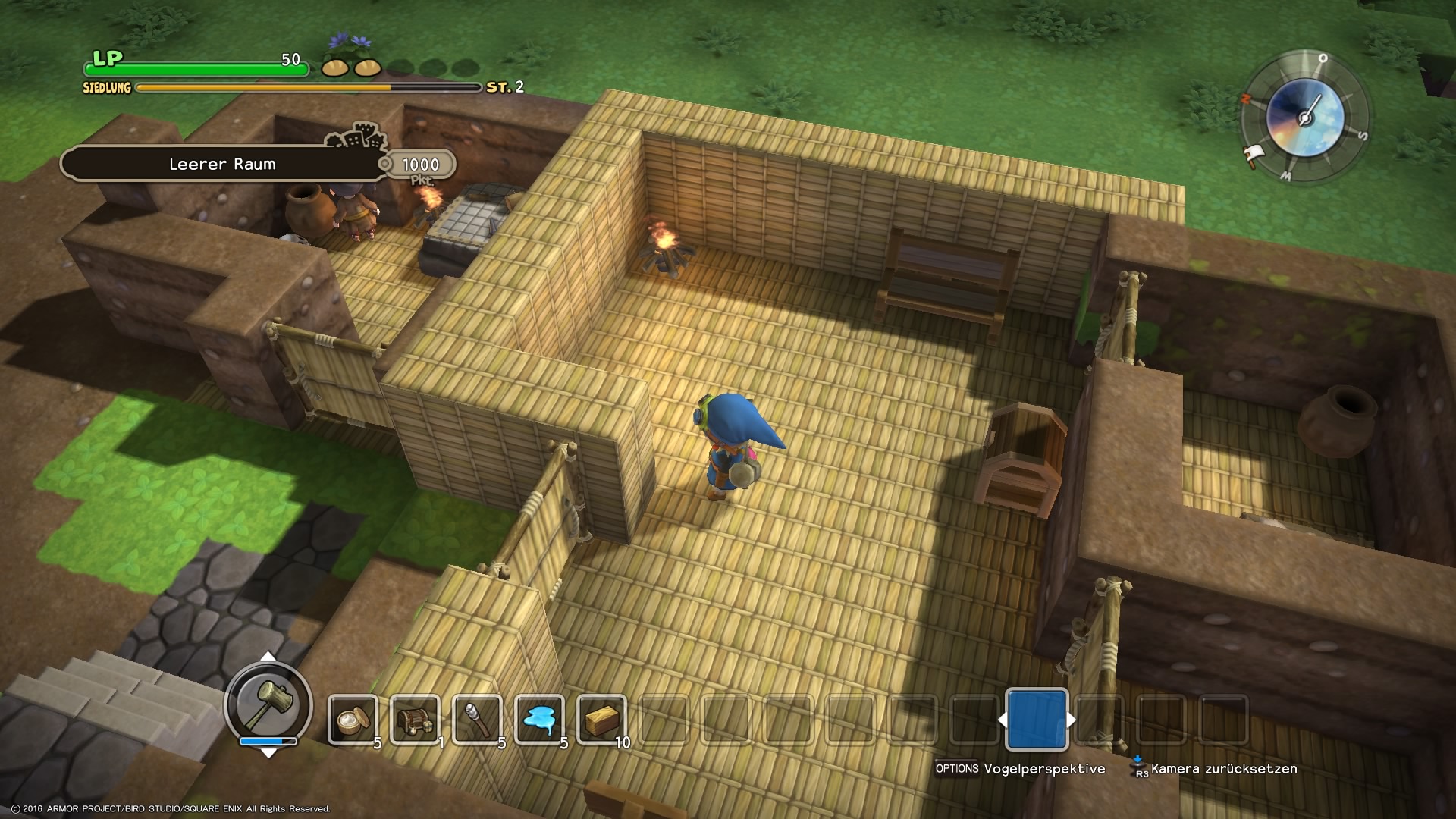Move hotbar selection with the left arrow
The image size is (1456, 819).
[x=1003, y=720]
